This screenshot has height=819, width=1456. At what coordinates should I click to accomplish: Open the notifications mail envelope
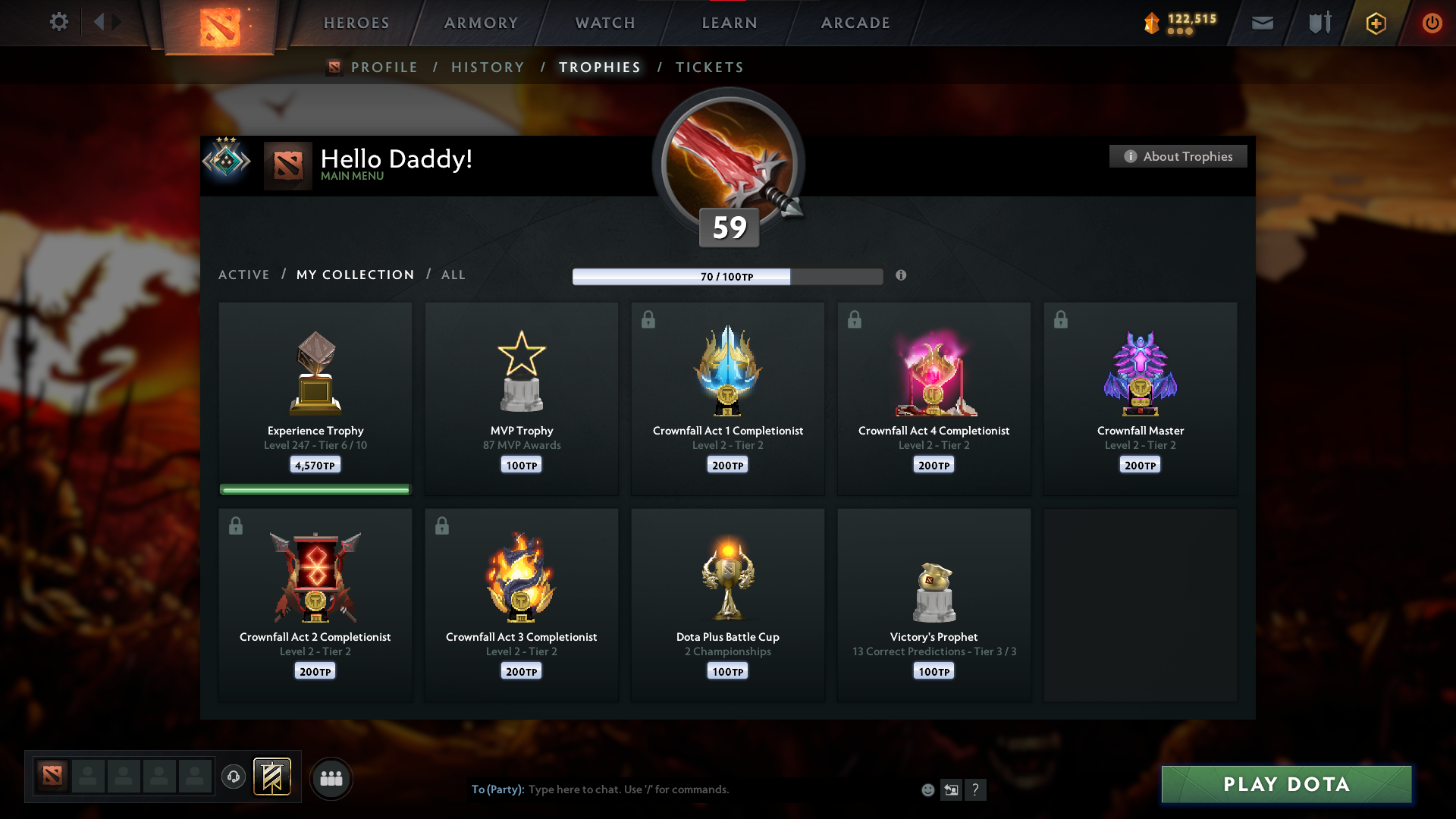coord(1261,23)
